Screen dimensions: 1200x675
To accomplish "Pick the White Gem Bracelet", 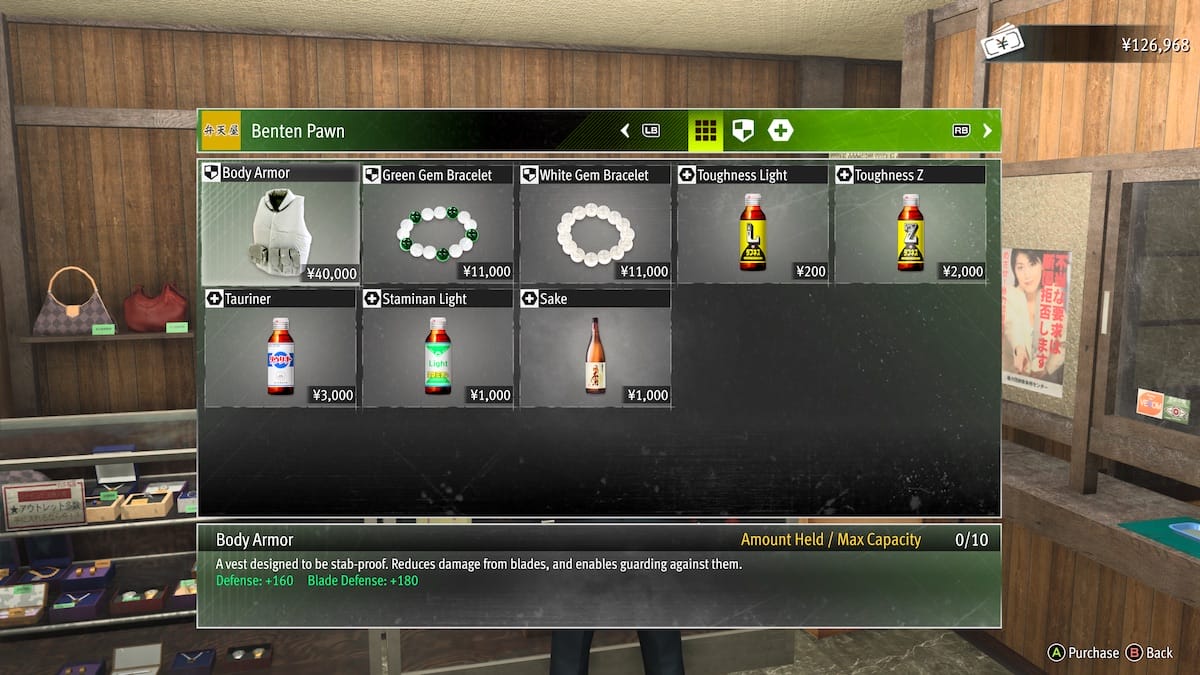I will click(x=595, y=225).
